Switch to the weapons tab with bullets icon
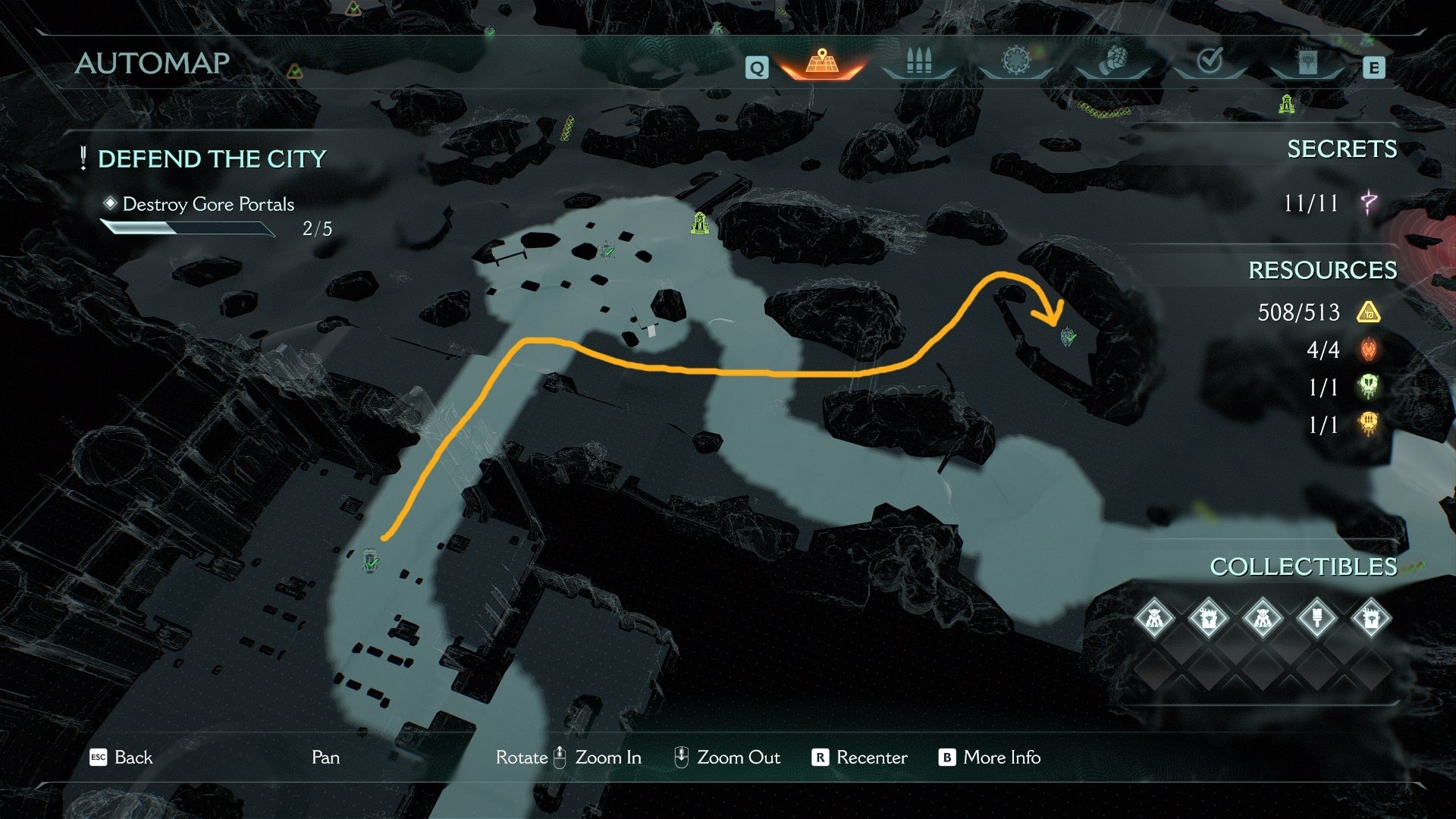The height and width of the screenshot is (819, 1456). (918, 62)
